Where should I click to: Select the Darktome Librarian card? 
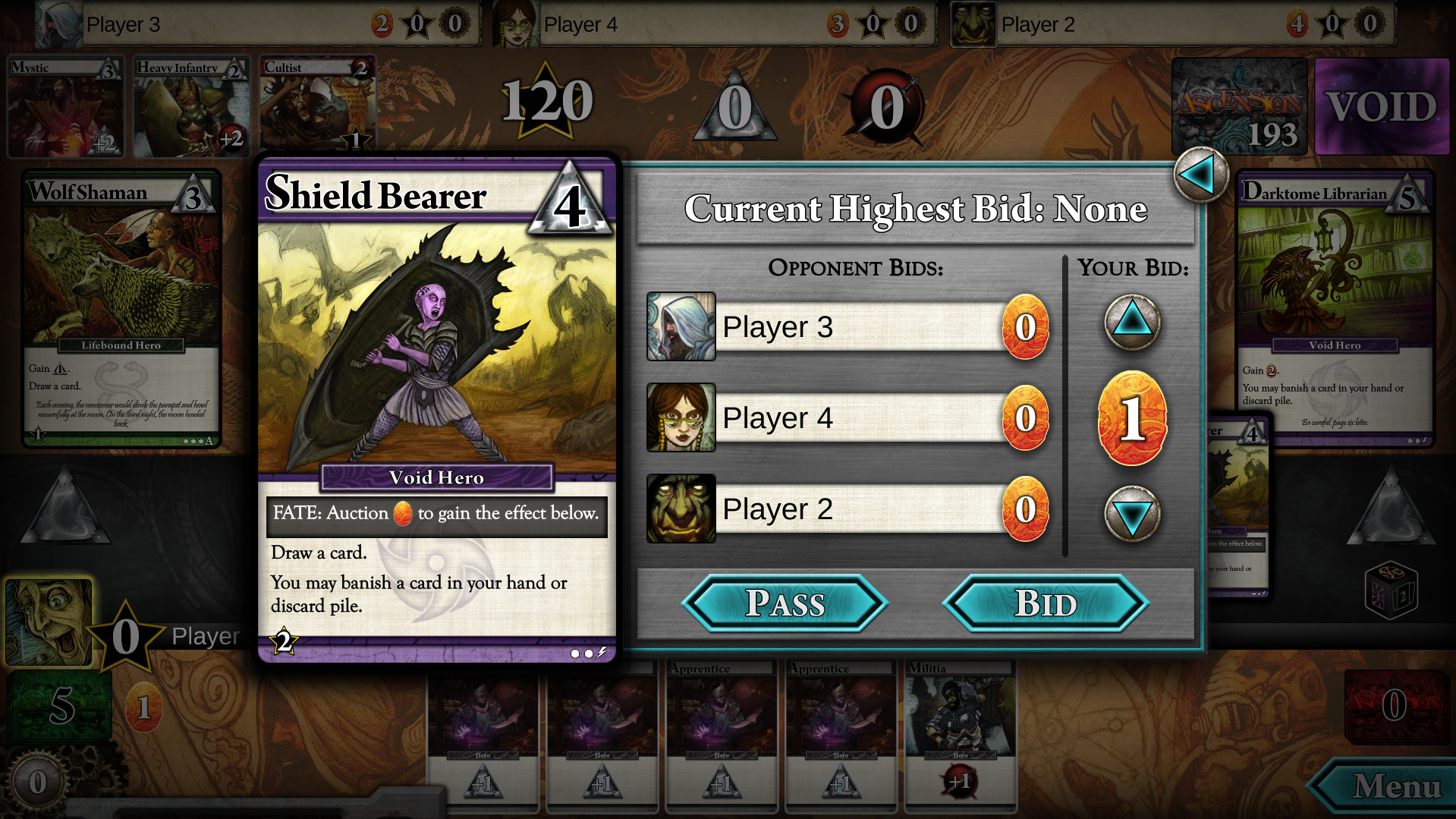coord(1335,308)
